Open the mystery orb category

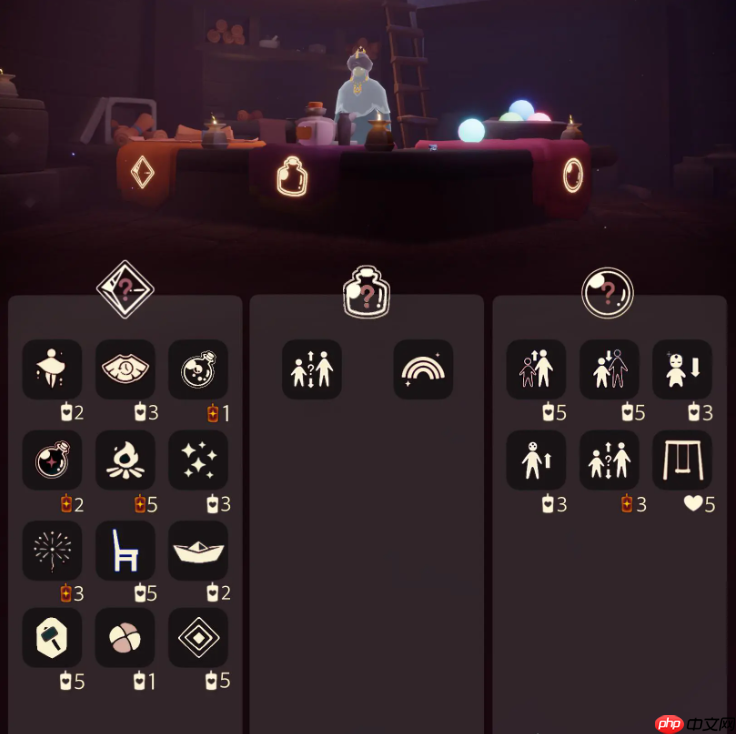pos(608,292)
